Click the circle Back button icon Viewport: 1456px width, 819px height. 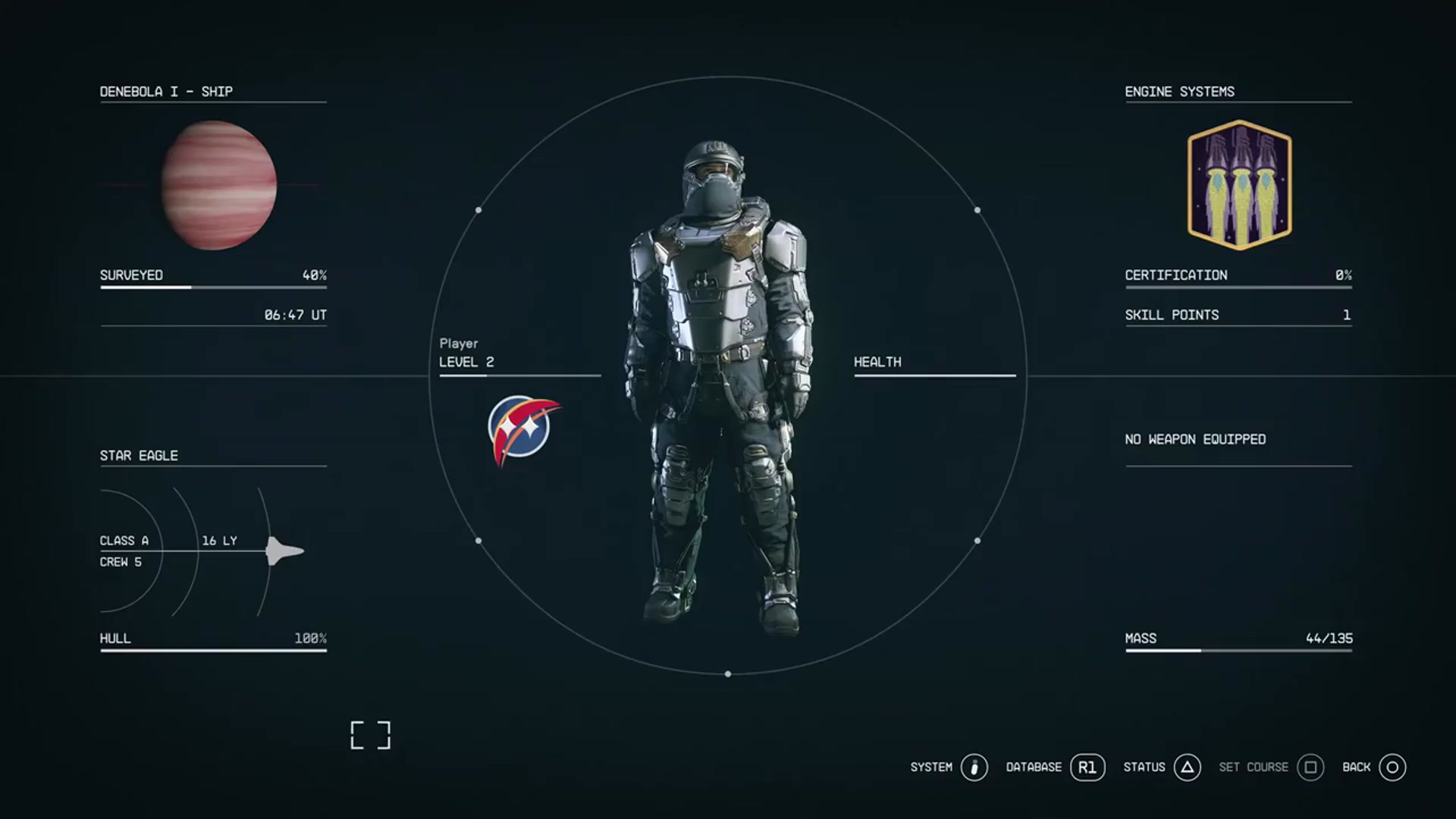(1392, 767)
